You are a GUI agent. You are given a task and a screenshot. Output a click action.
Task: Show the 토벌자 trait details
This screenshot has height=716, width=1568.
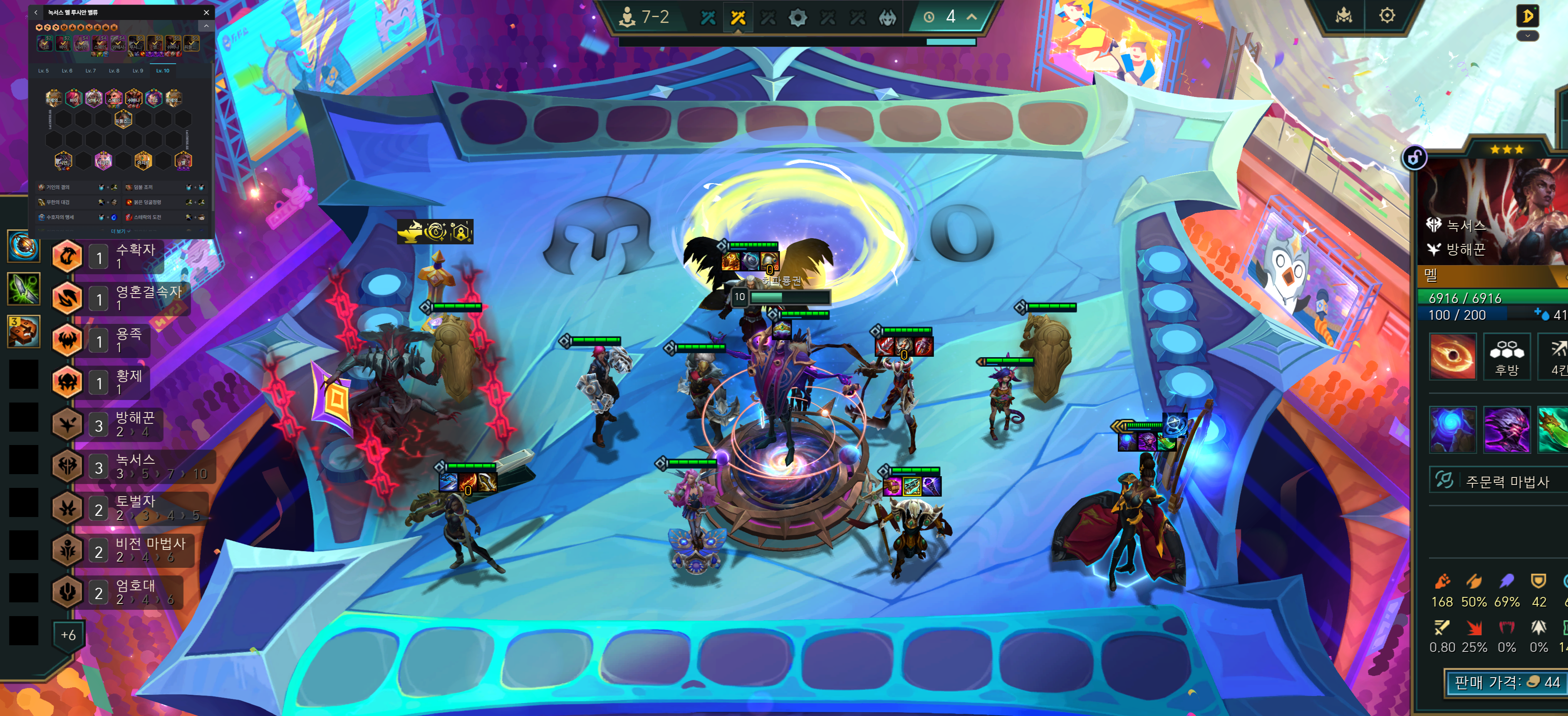(x=134, y=508)
